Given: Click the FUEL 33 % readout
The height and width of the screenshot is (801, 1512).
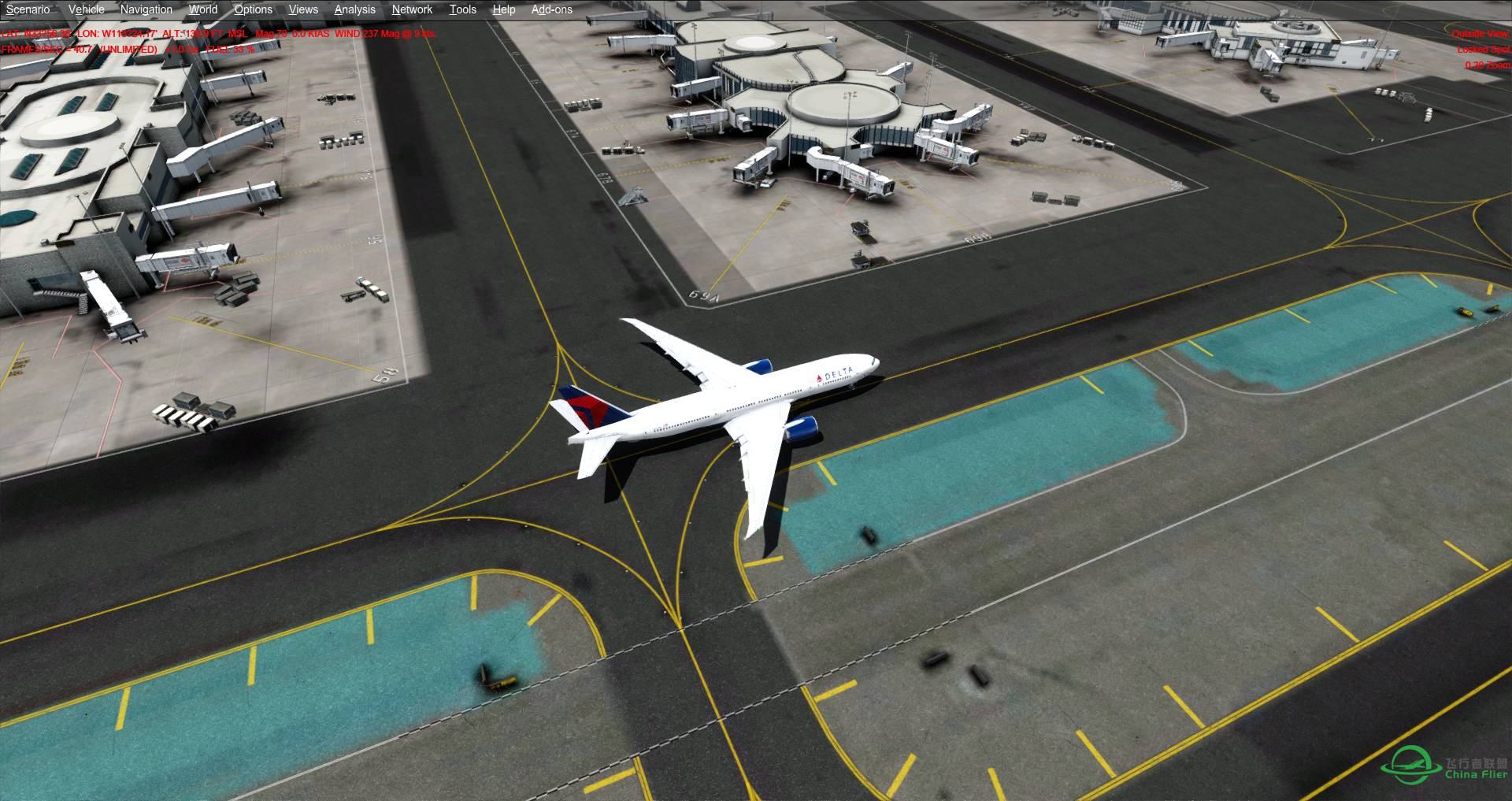Looking at the screenshot, I should click(x=228, y=49).
